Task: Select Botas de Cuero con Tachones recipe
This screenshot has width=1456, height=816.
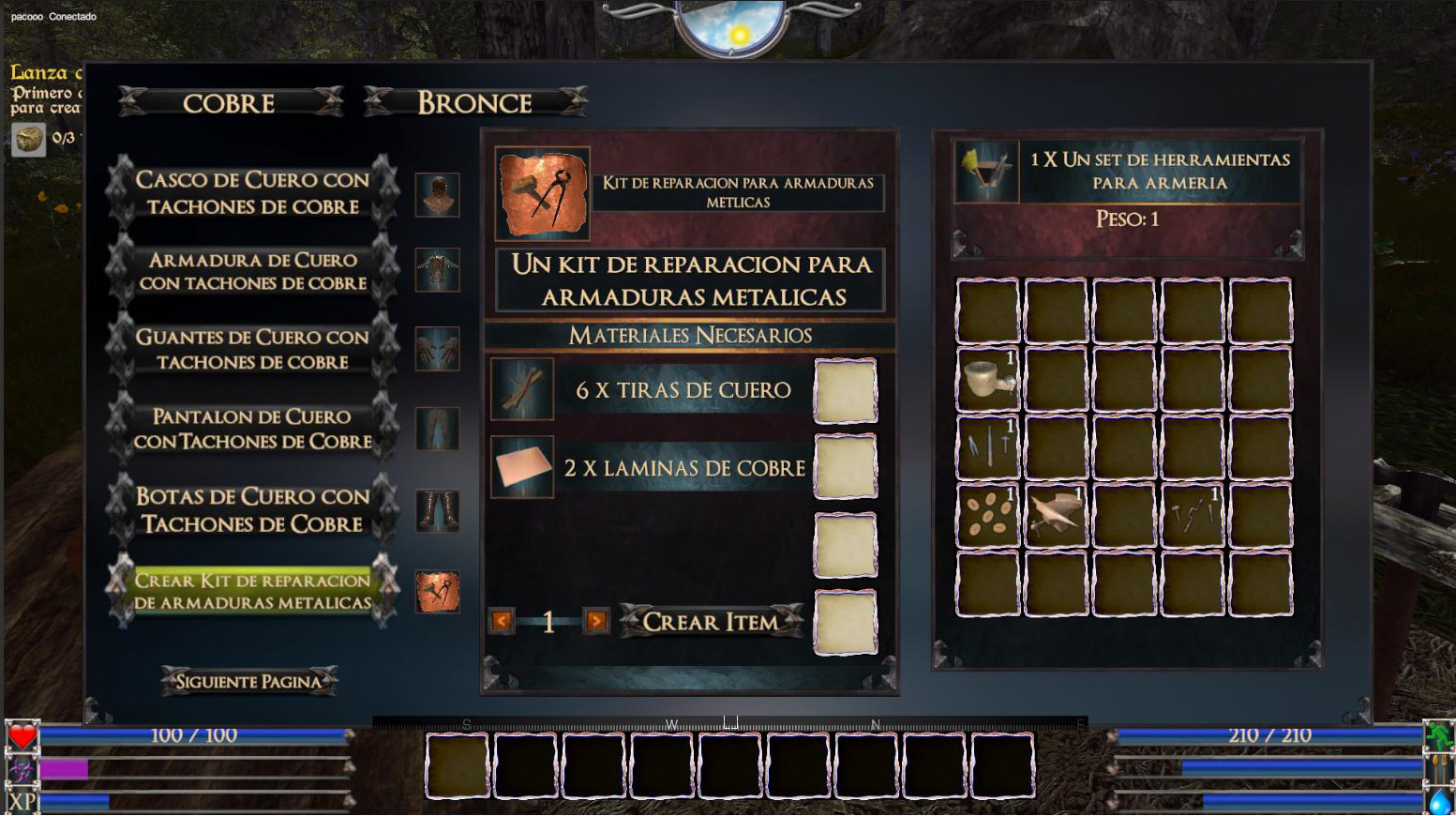Action: click(252, 509)
